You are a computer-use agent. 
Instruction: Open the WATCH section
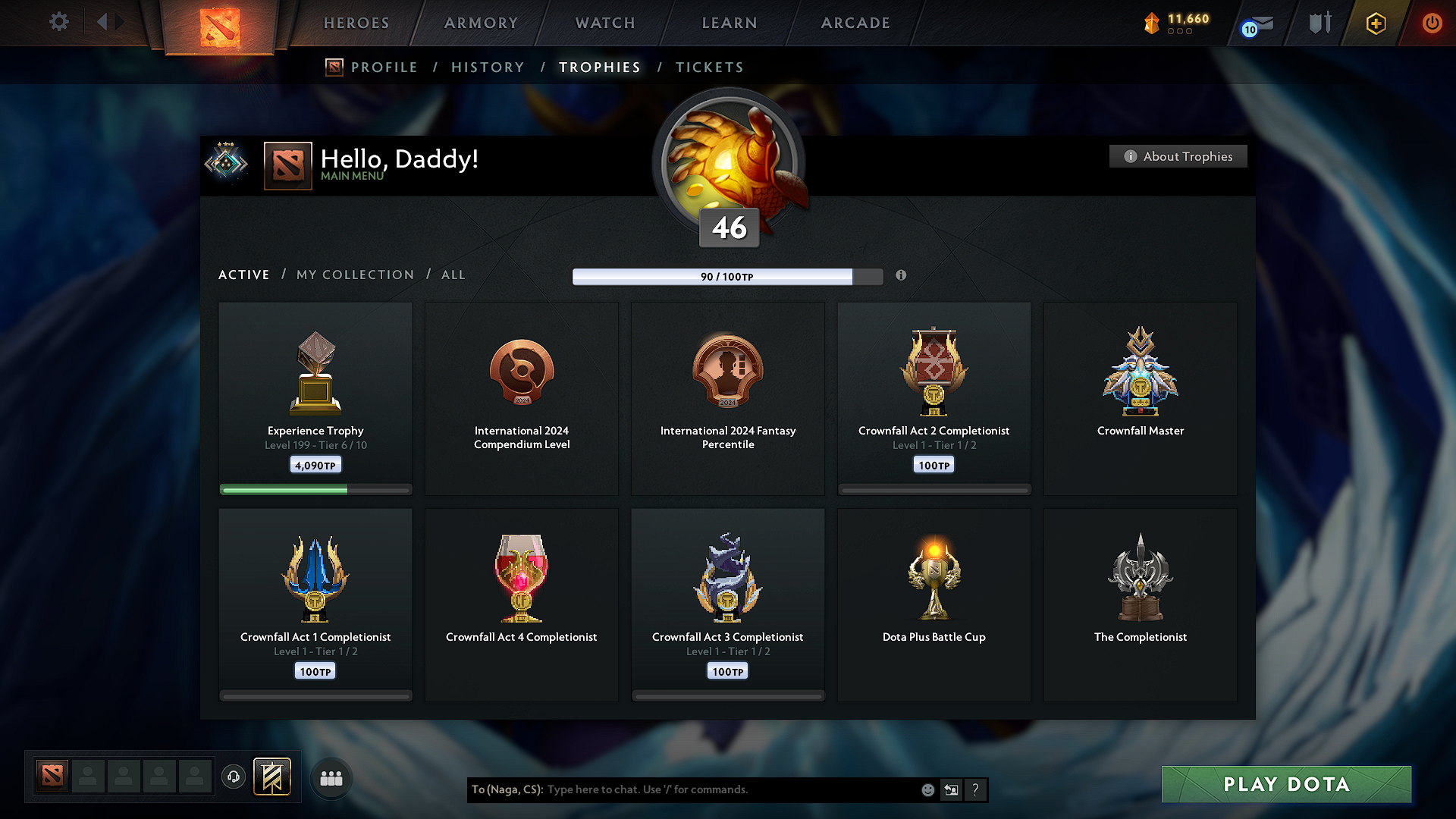(x=604, y=23)
